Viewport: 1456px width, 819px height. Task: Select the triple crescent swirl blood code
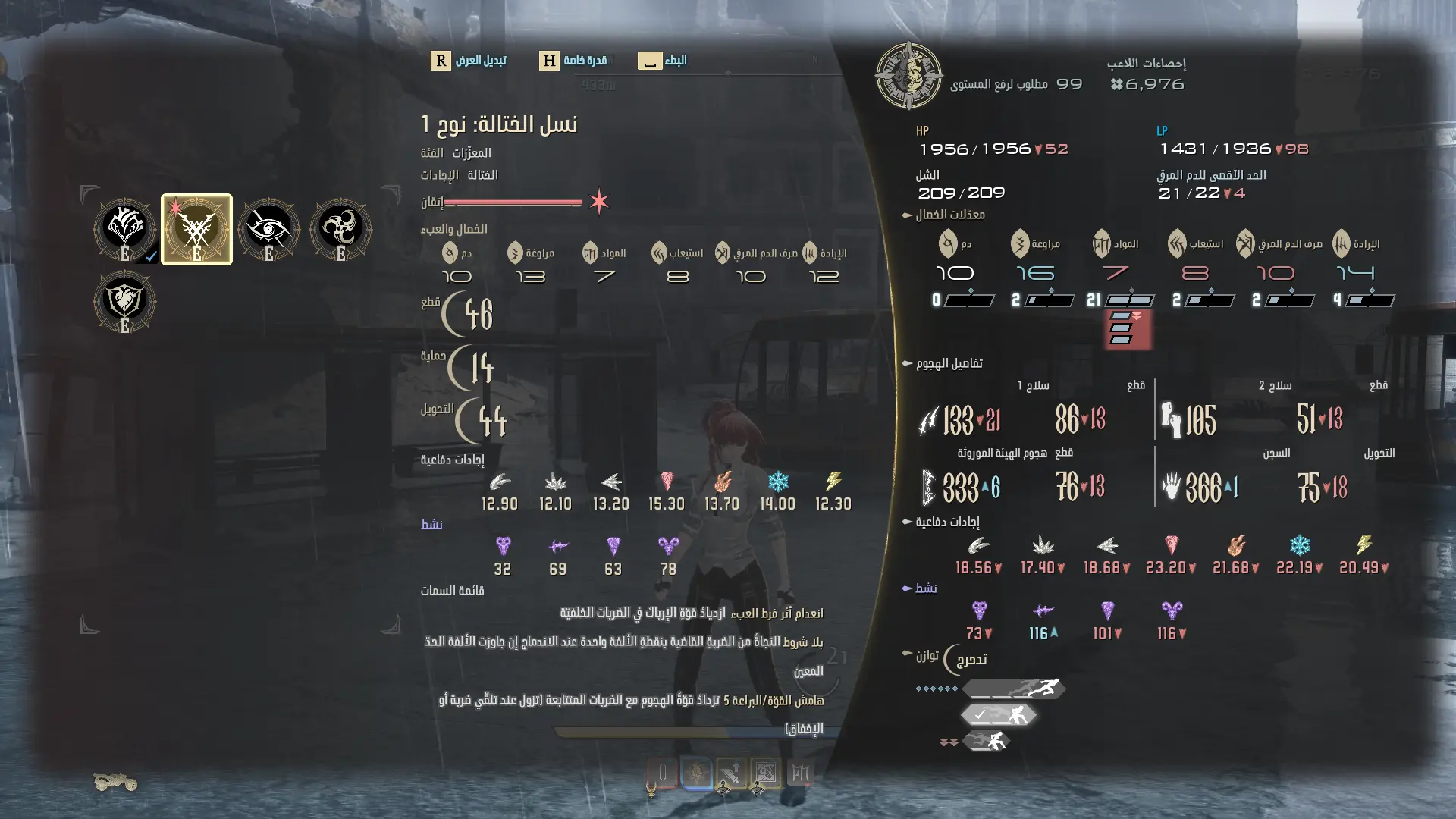340,229
